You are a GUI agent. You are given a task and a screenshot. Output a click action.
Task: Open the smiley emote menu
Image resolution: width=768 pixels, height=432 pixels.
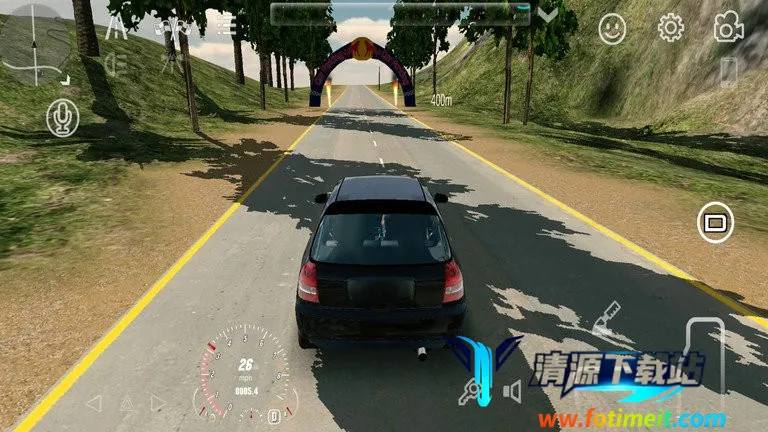(x=612, y=28)
